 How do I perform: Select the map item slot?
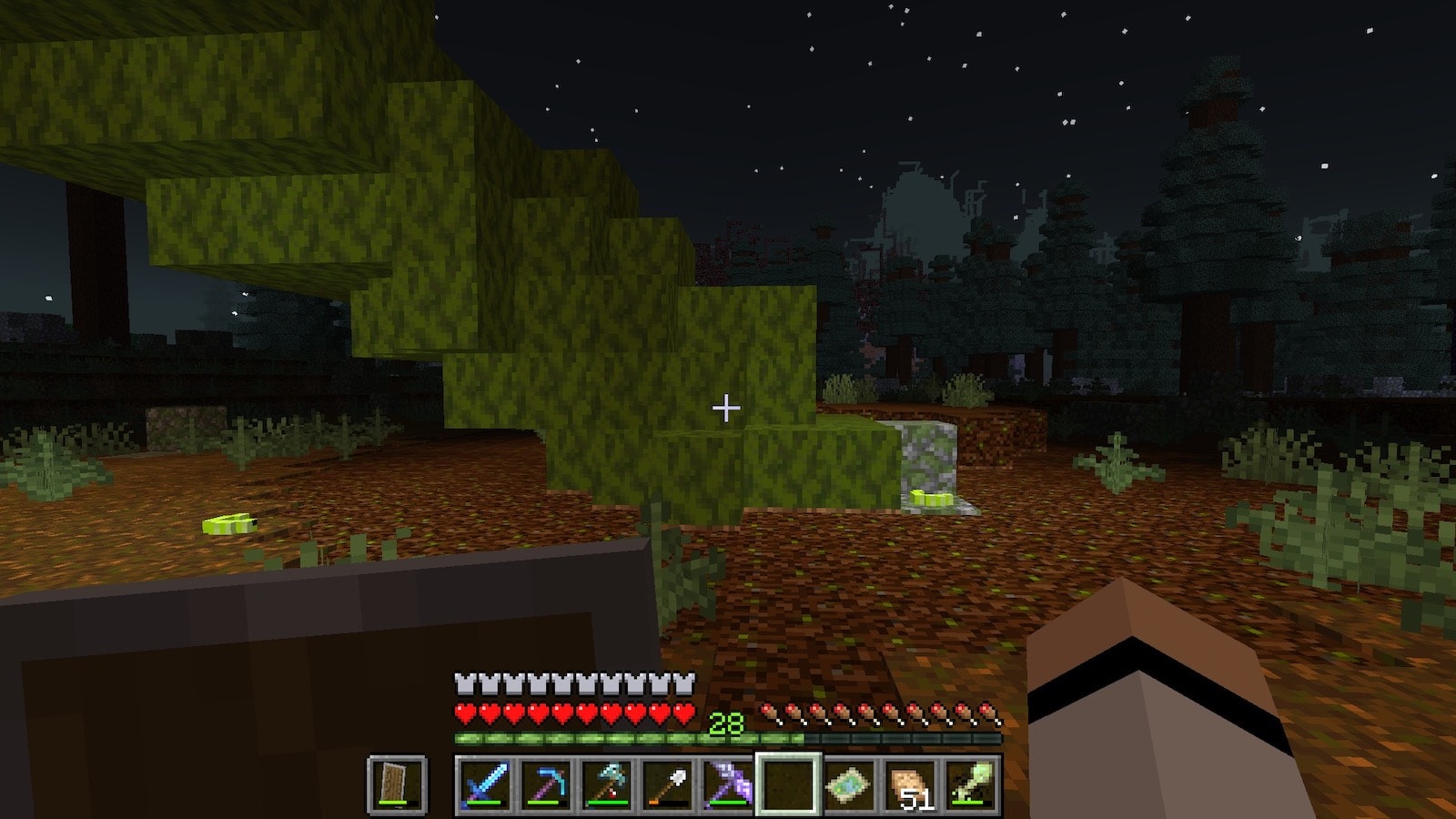[849, 784]
